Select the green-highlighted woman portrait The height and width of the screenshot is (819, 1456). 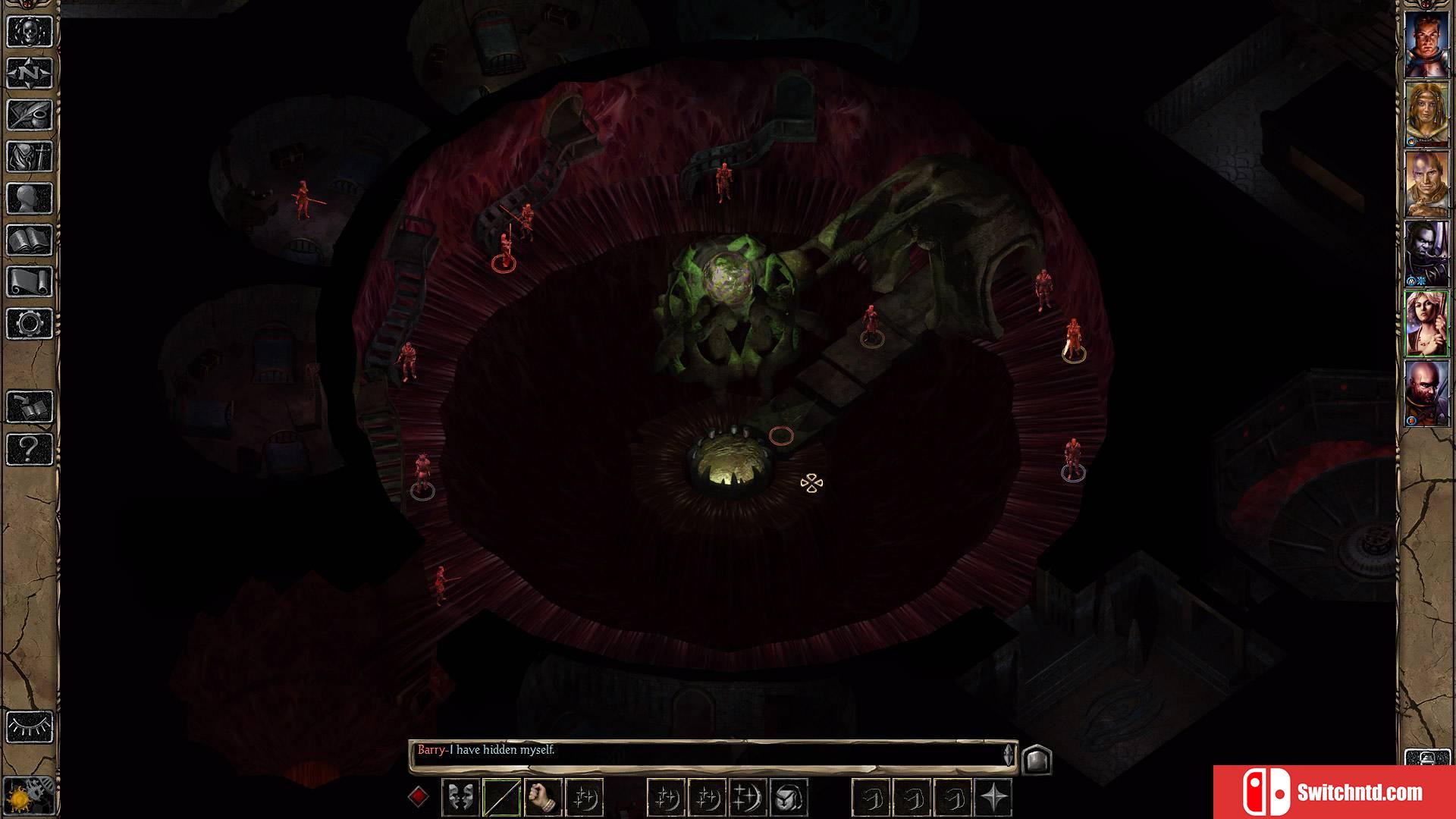click(1426, 324)
